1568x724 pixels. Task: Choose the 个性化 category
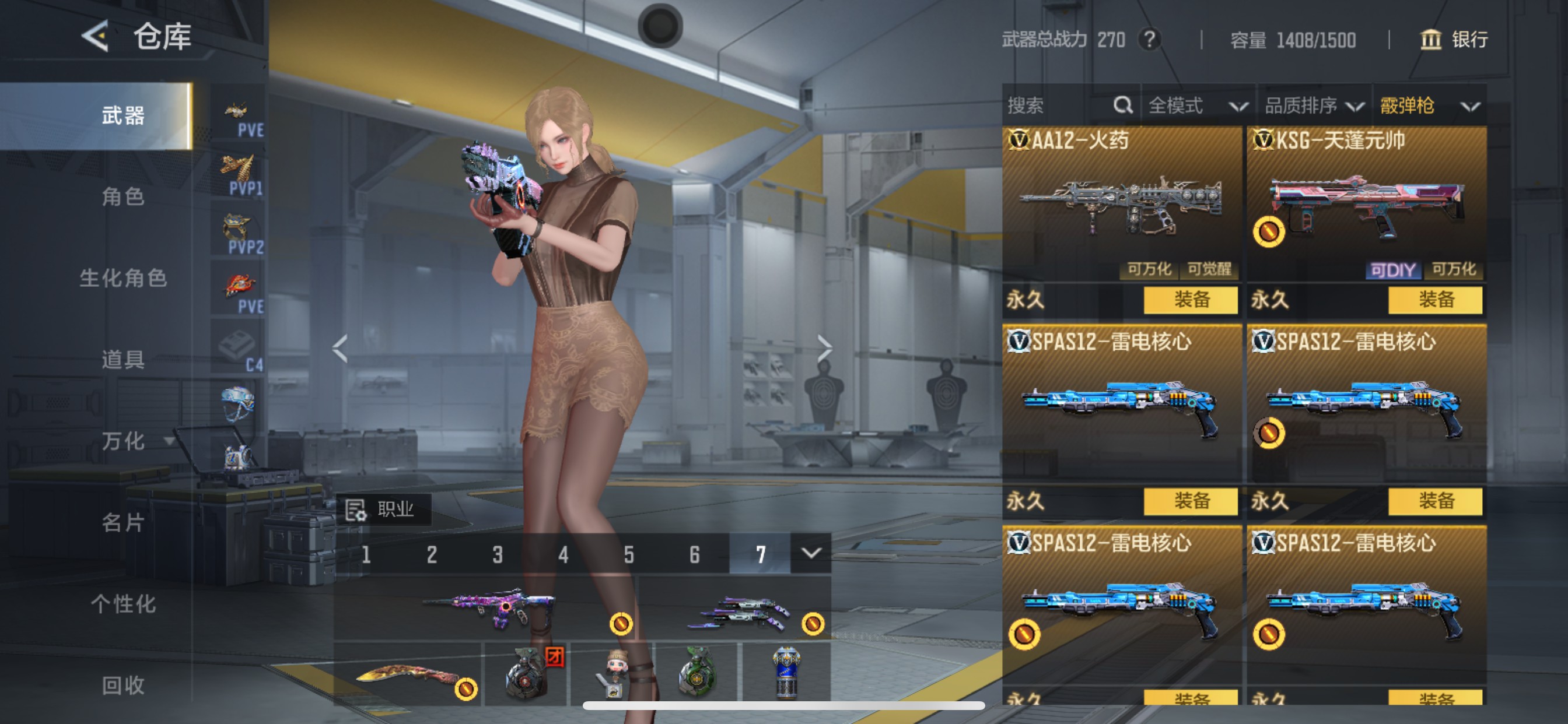[x=123, y=603]
